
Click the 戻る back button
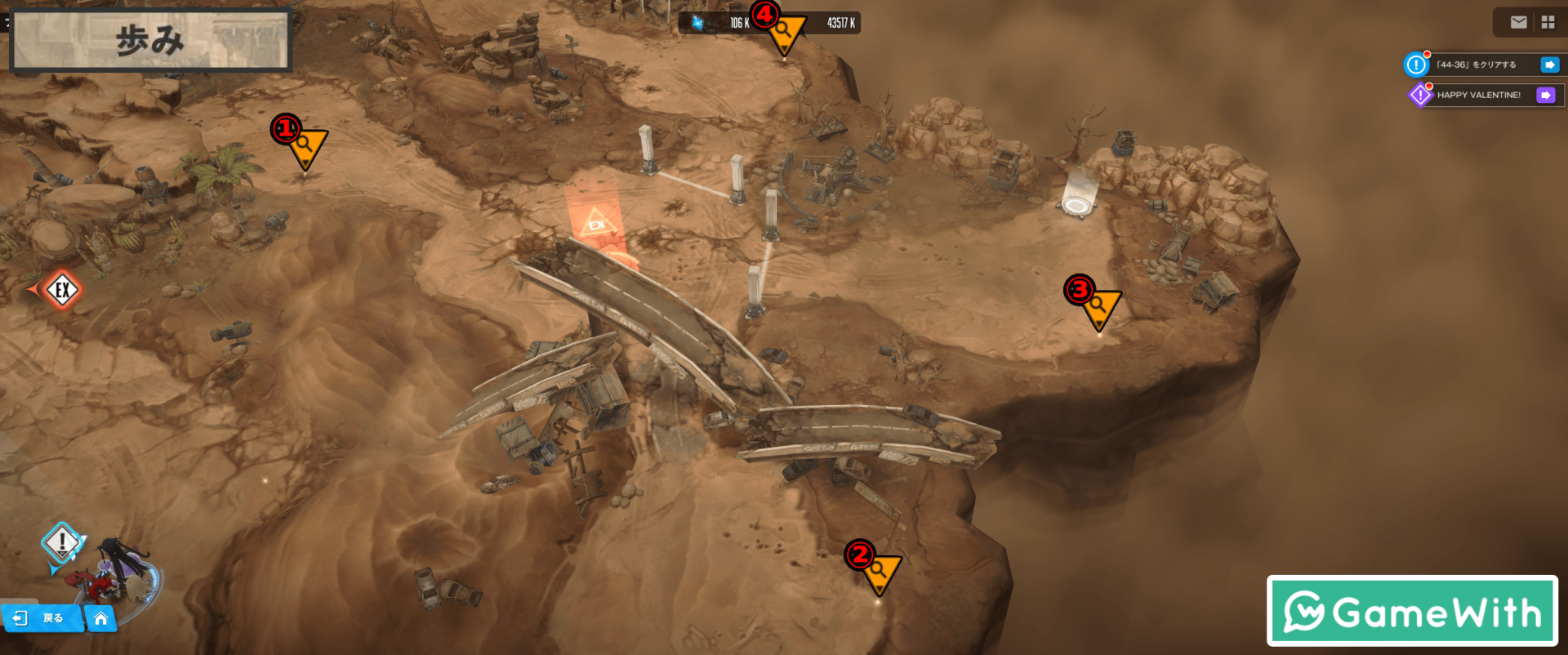coord(42,618)
